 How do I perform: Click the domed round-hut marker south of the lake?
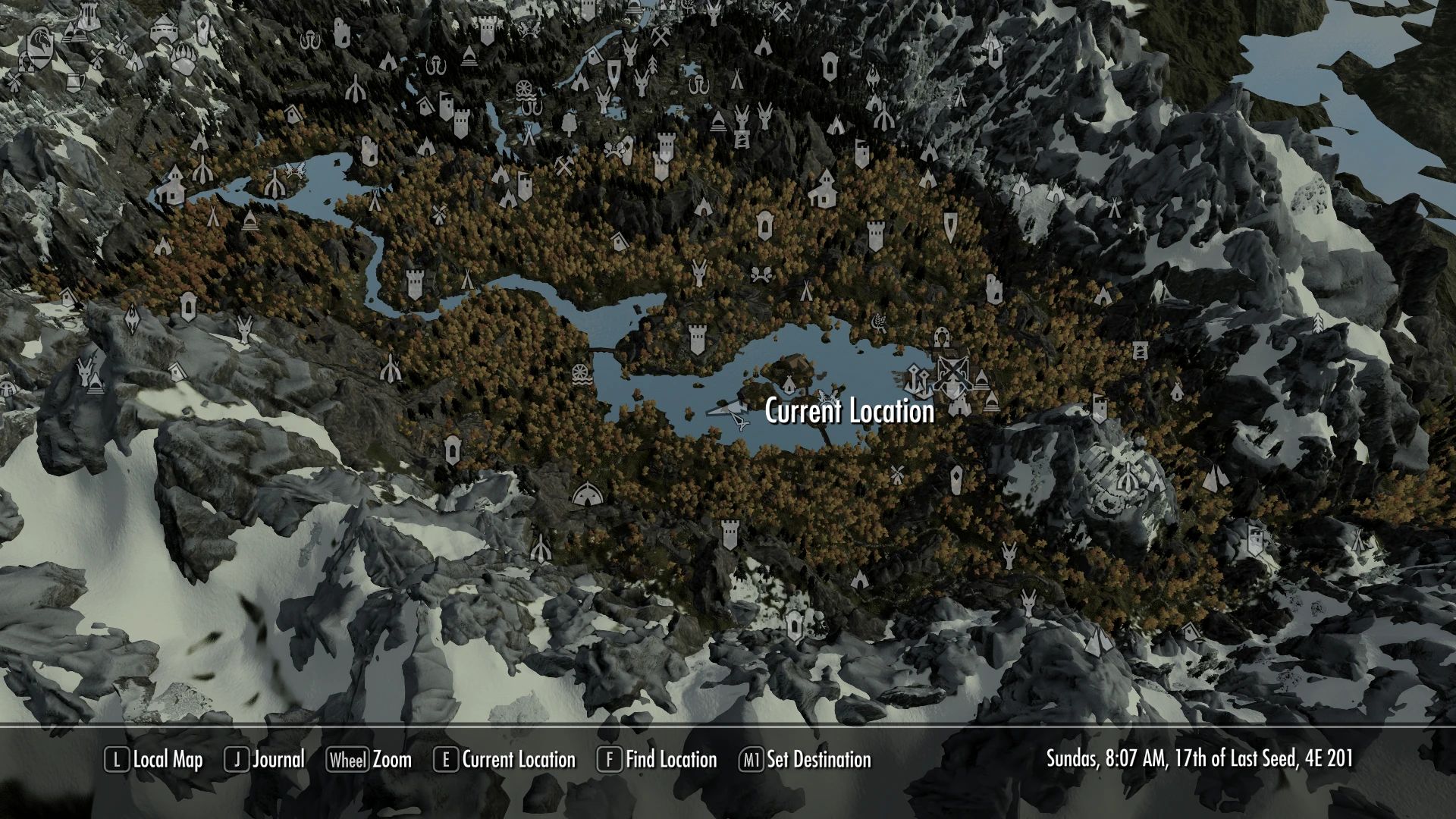click(584, 495)
